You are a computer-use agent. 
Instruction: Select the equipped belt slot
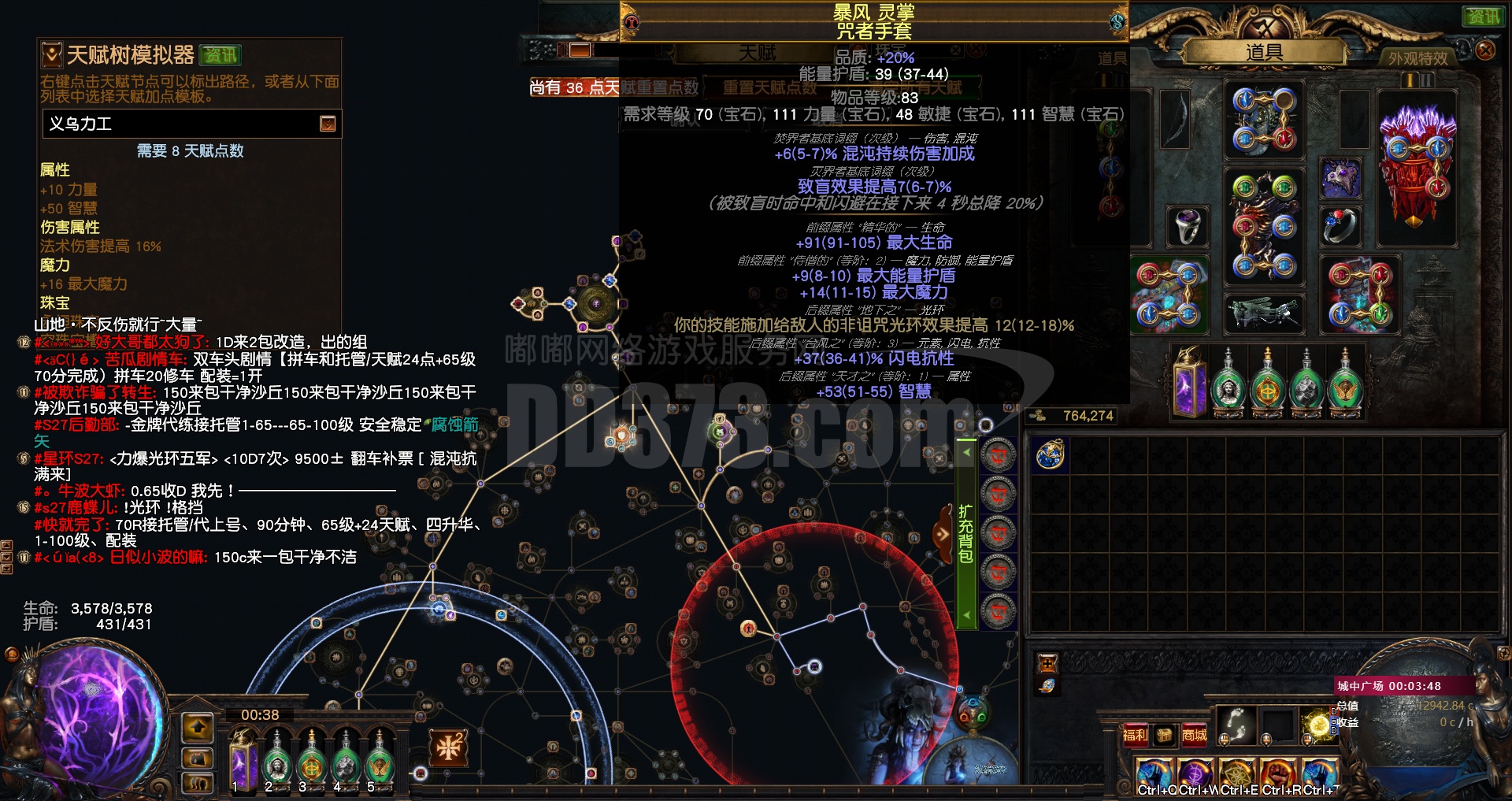tap(1263, 312)
